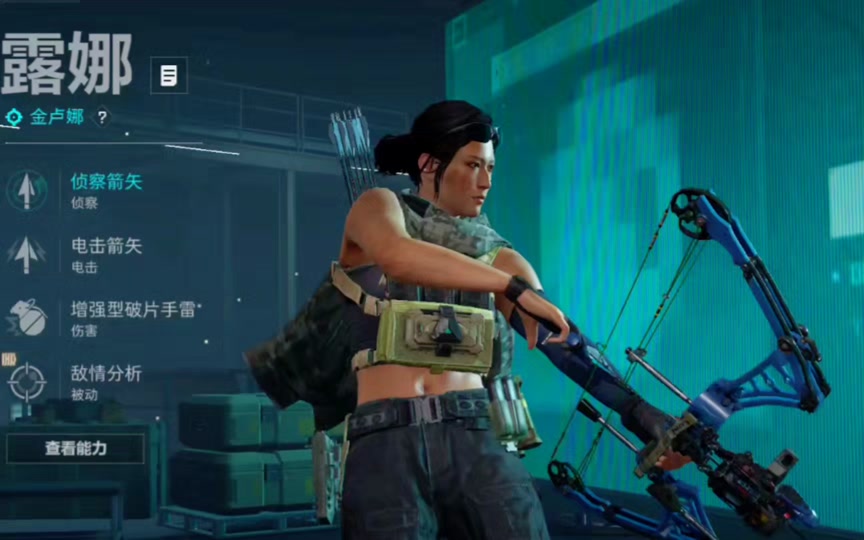The image size is (864, 540).
Task: Click the question mark next to 金卢娜
Action: (x=101, y=118)
